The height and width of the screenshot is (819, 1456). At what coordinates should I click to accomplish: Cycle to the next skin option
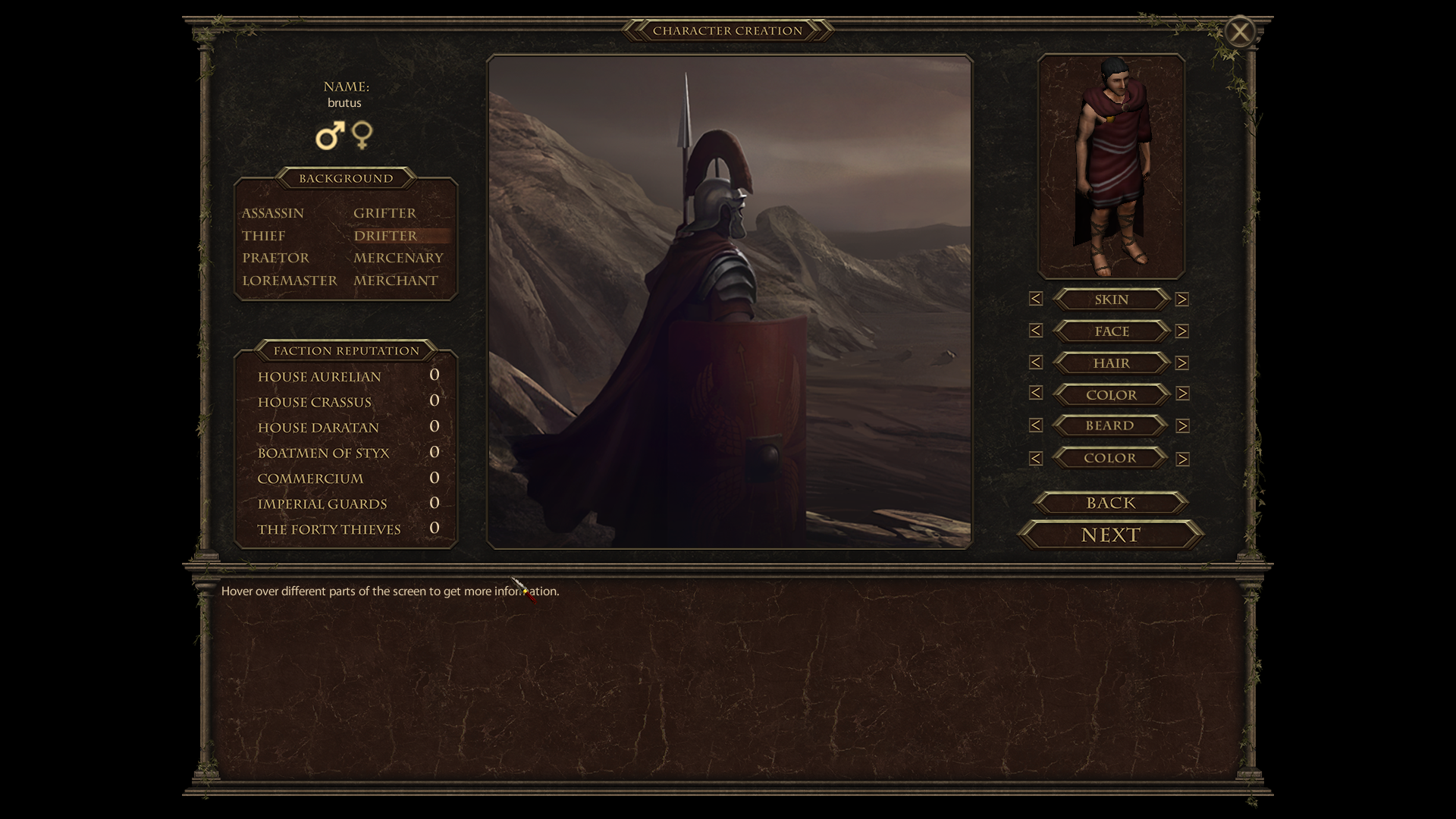[1181, 300]
